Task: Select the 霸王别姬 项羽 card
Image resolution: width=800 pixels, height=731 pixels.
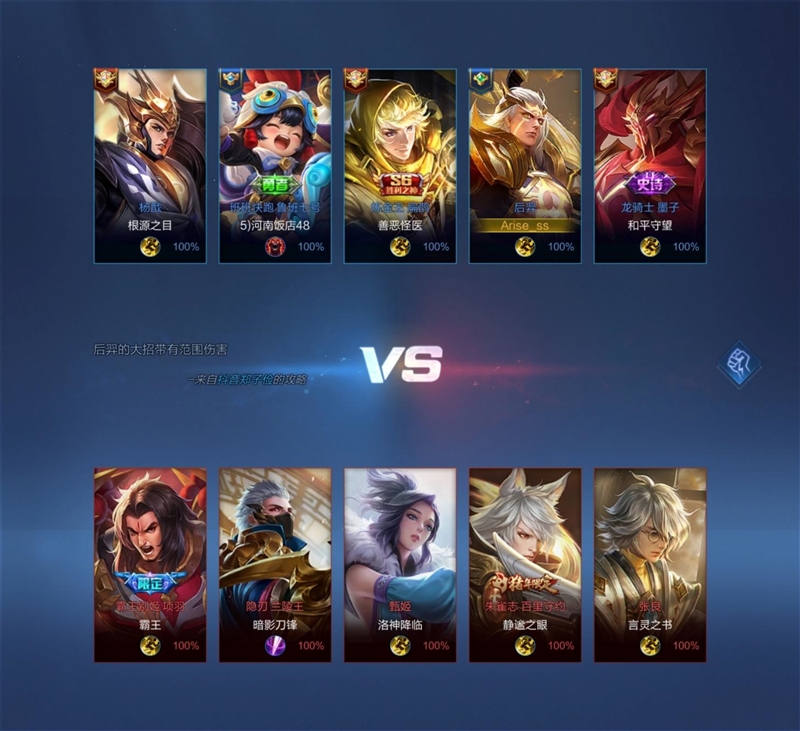Action: point(150,564)
